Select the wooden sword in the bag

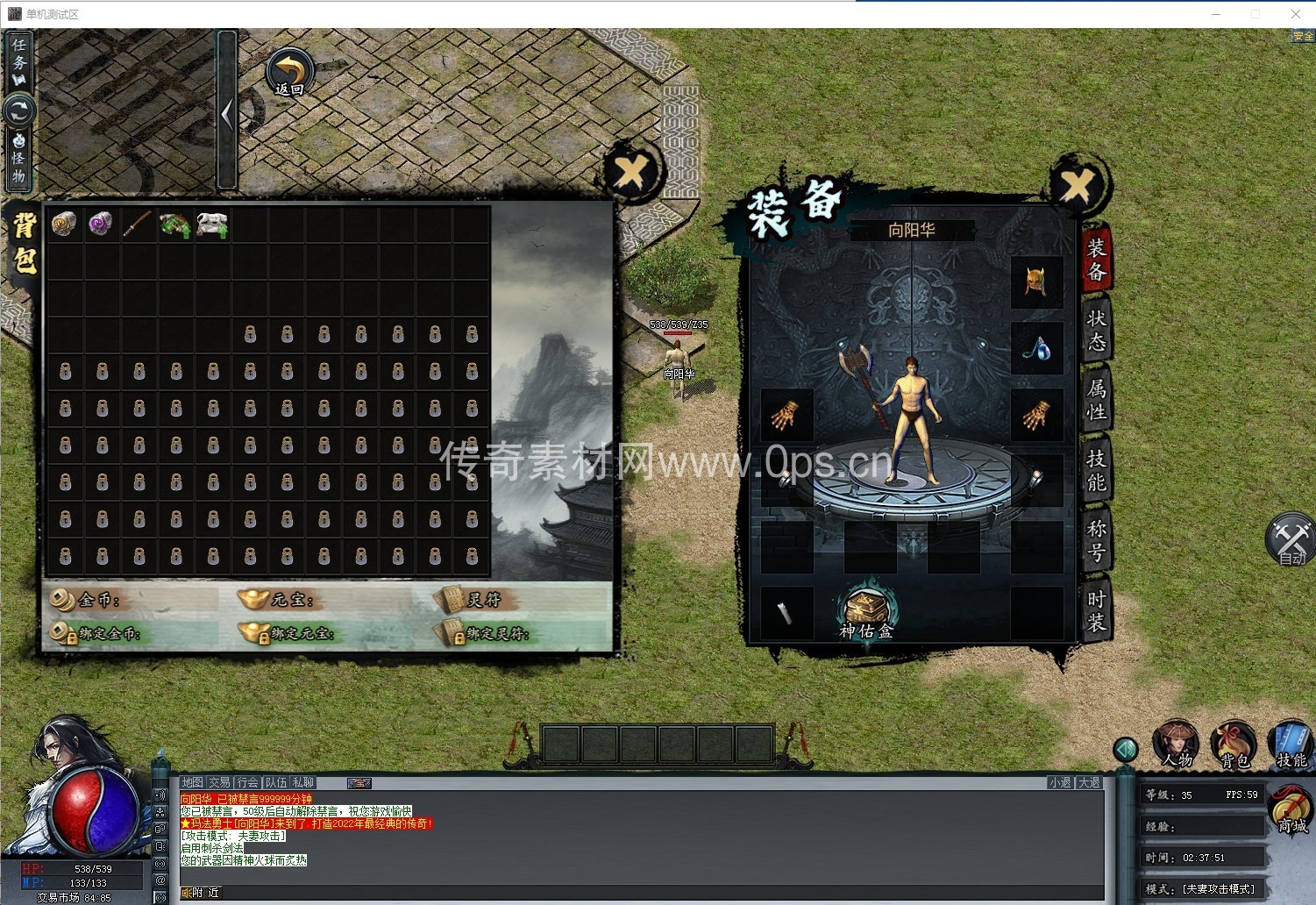click(x=138, y=224)
